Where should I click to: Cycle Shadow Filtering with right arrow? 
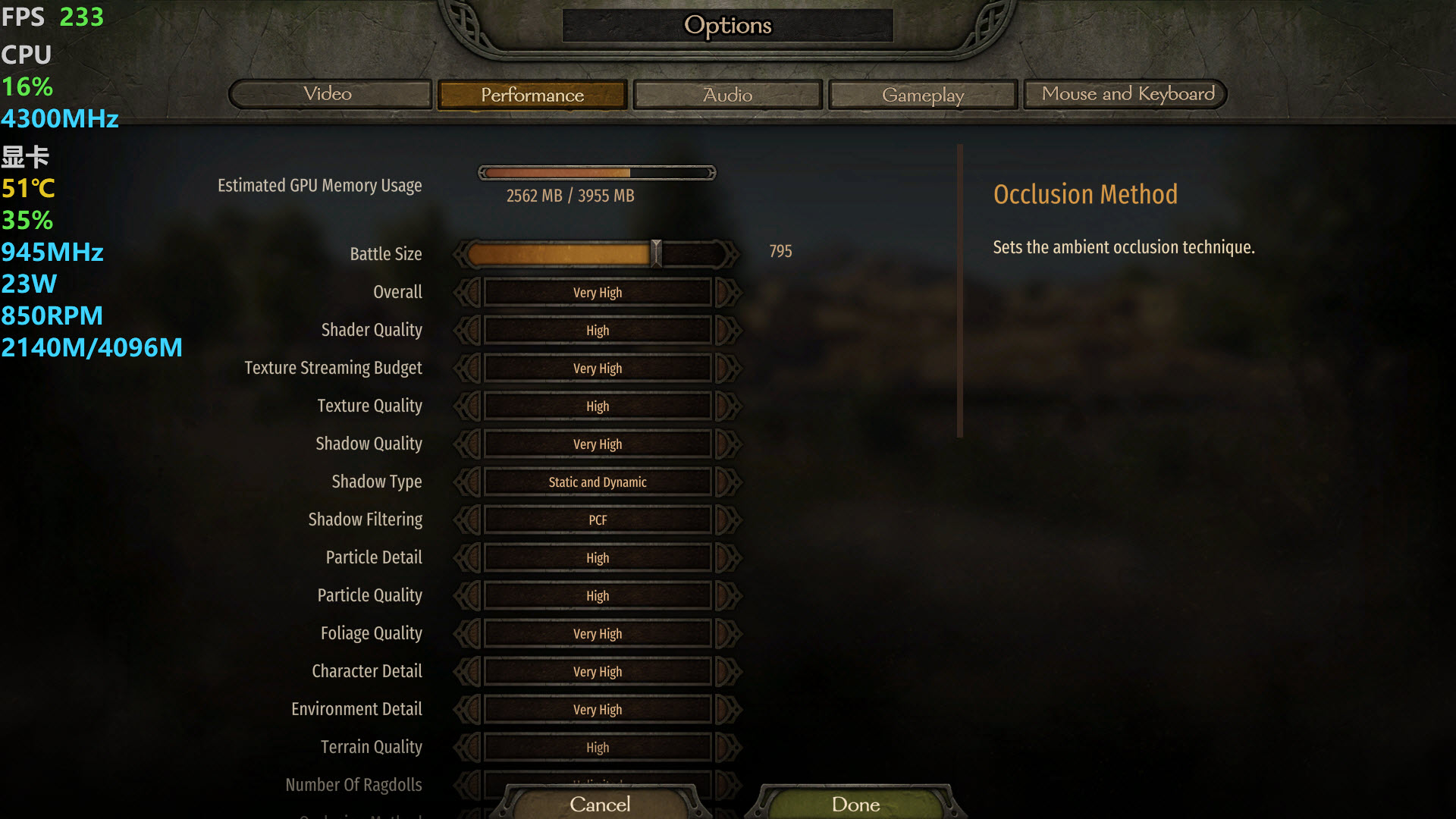tap(726, 519)
